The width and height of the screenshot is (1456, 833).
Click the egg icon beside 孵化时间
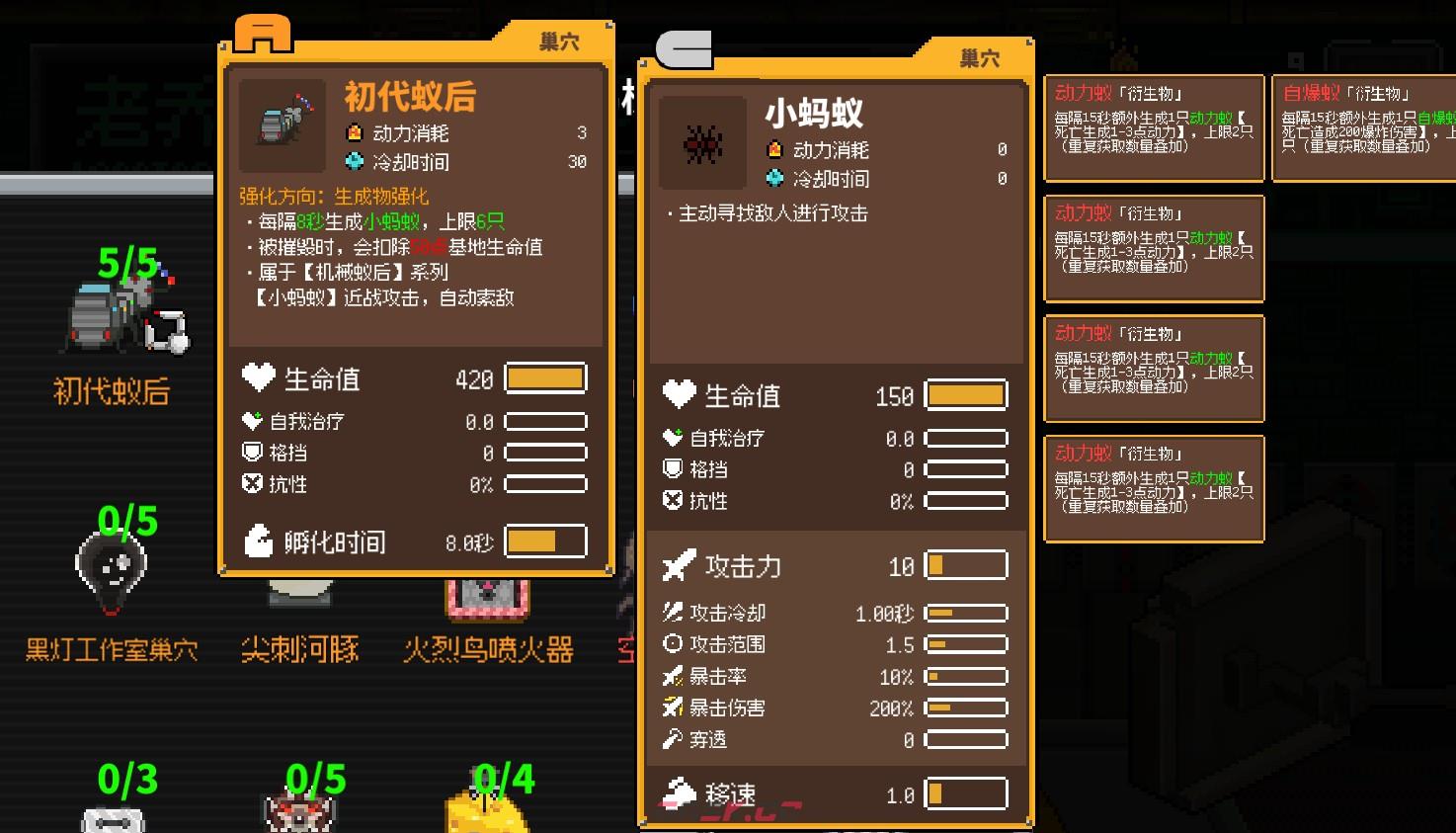click(x=258, y=541)
